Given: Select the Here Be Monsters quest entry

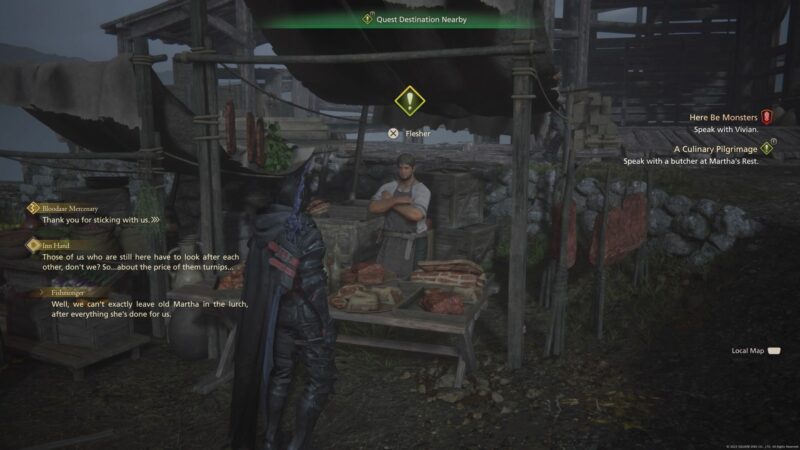Looking at the screenshot, I should pos(724,117).
